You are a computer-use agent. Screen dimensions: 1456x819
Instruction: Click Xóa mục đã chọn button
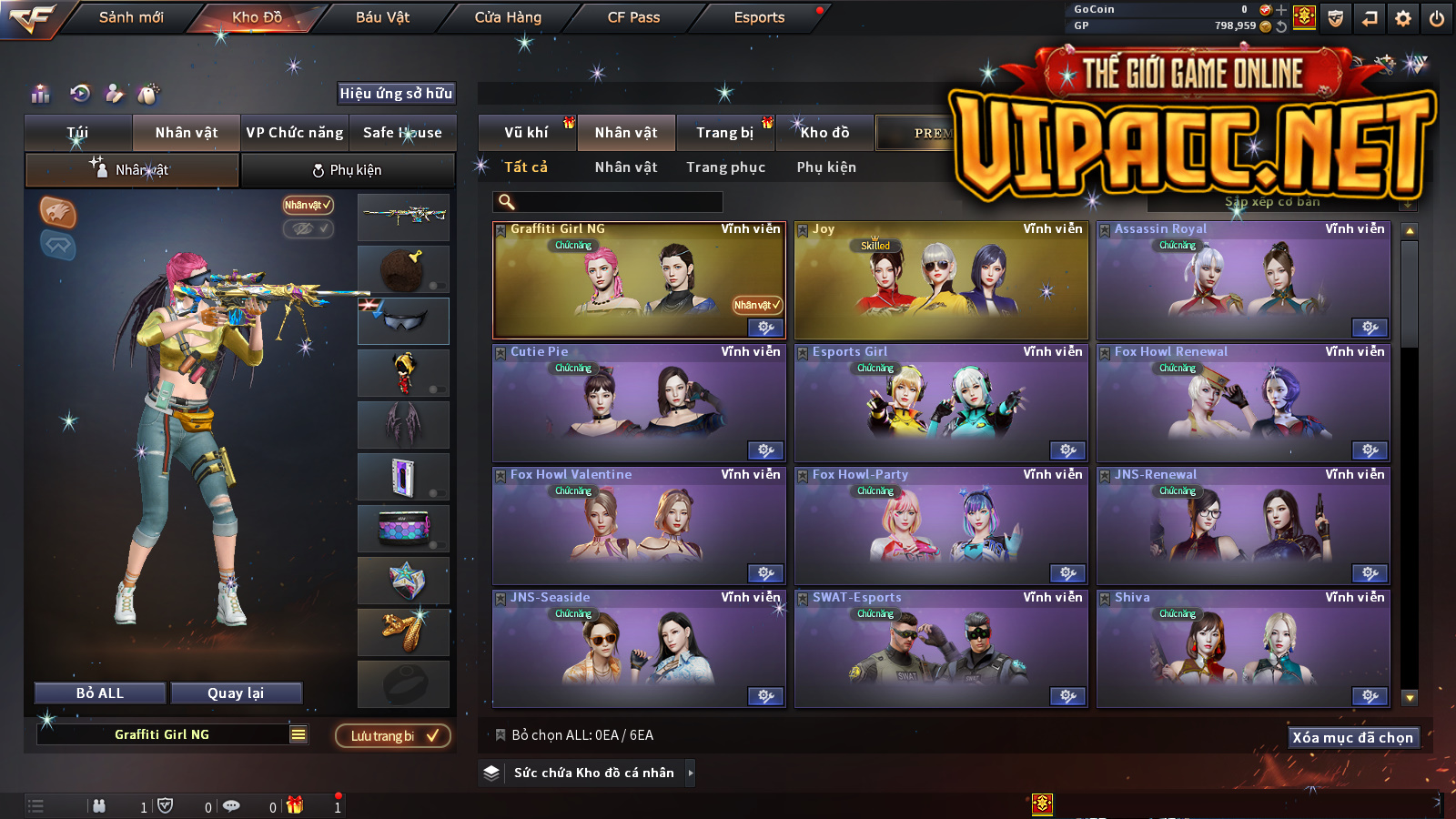(x=1352, y=737)
